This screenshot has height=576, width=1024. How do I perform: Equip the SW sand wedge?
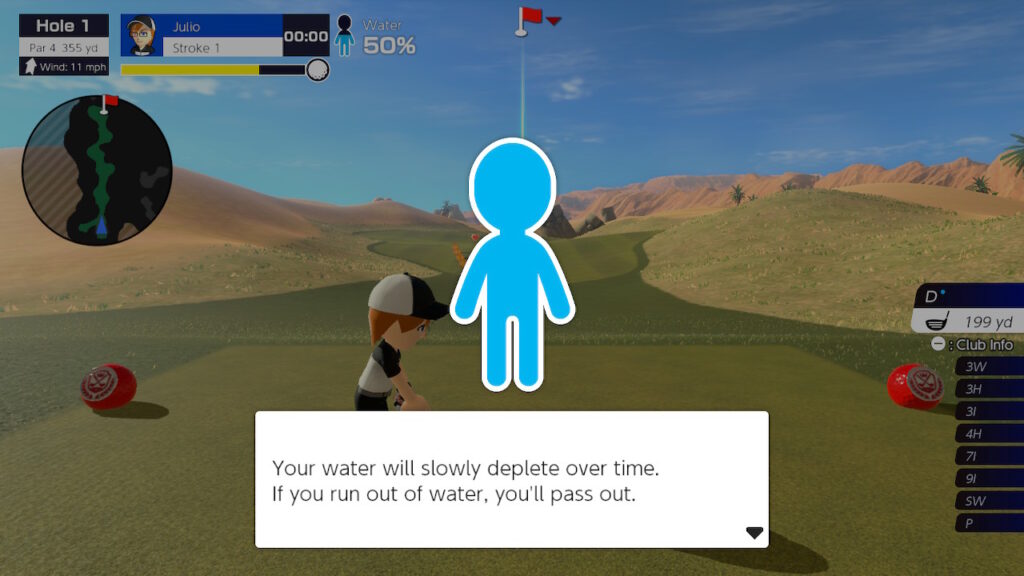[986, 501]
